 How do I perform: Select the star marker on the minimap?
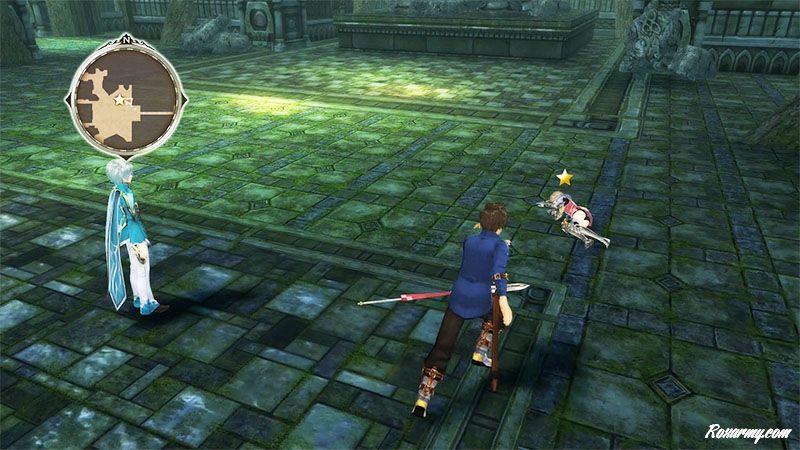120,100
